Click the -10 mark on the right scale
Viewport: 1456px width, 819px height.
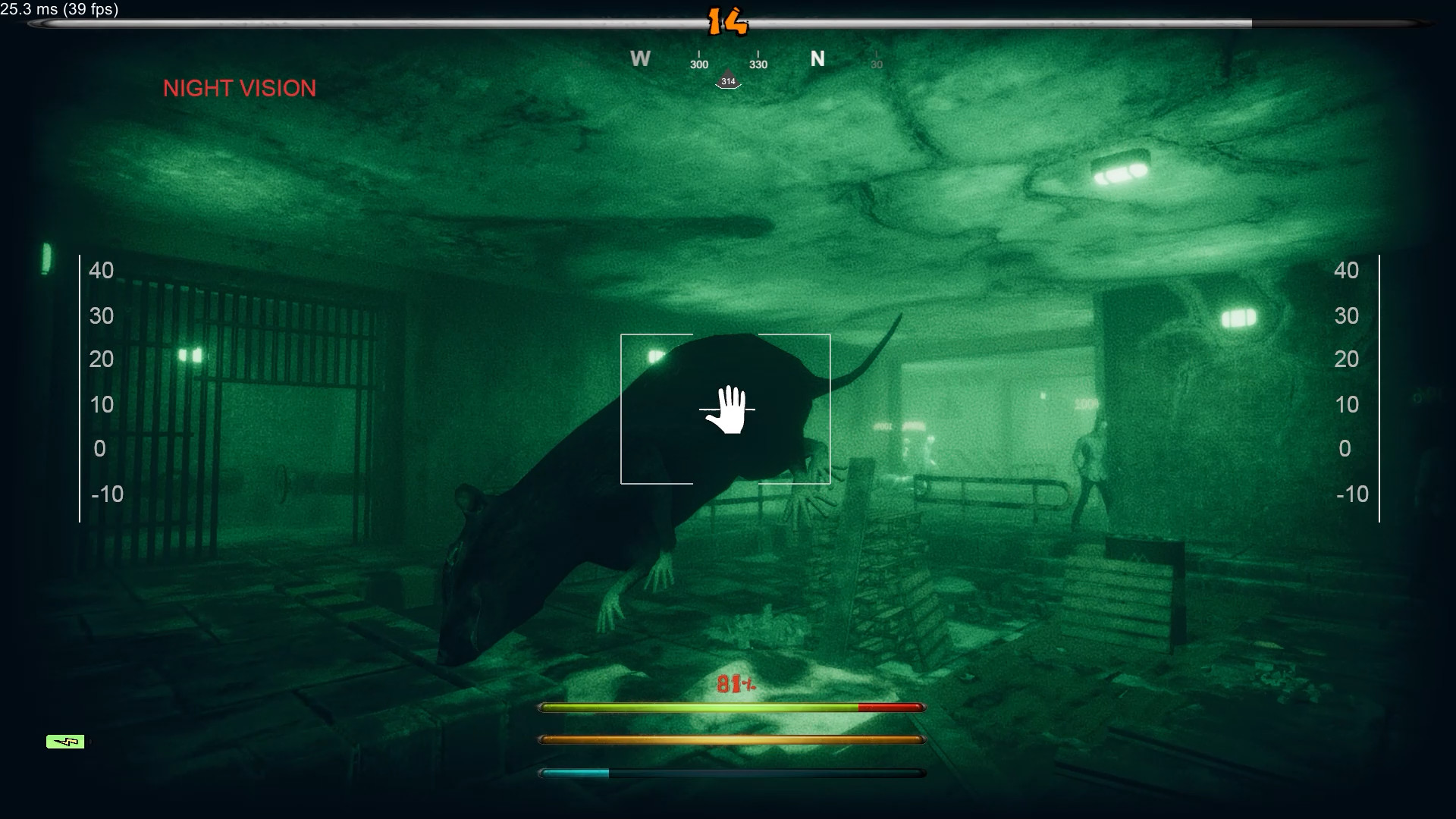(1351, 494)
